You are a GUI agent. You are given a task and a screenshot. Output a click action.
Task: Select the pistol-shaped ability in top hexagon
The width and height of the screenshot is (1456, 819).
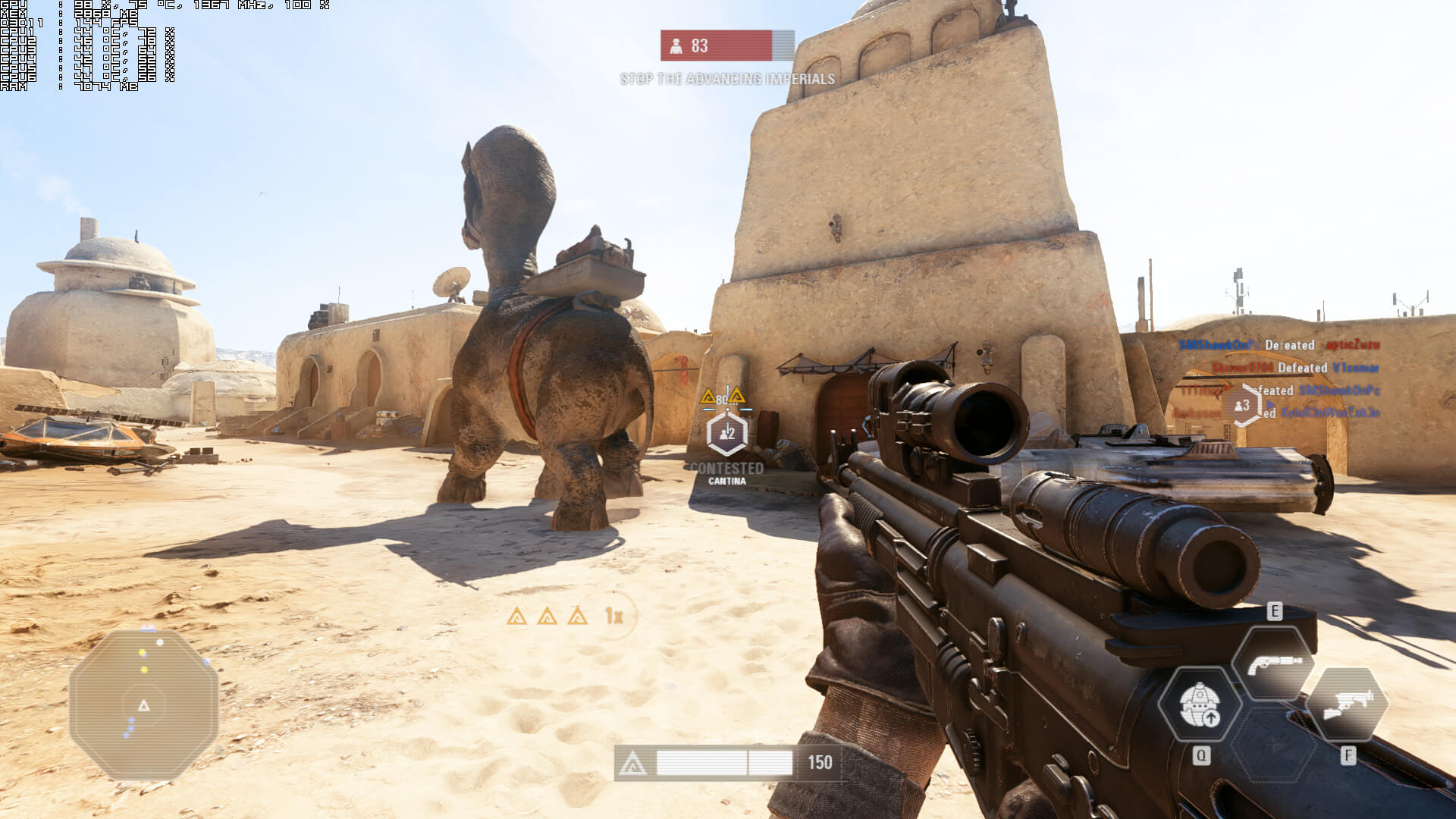click(1273, 663)
